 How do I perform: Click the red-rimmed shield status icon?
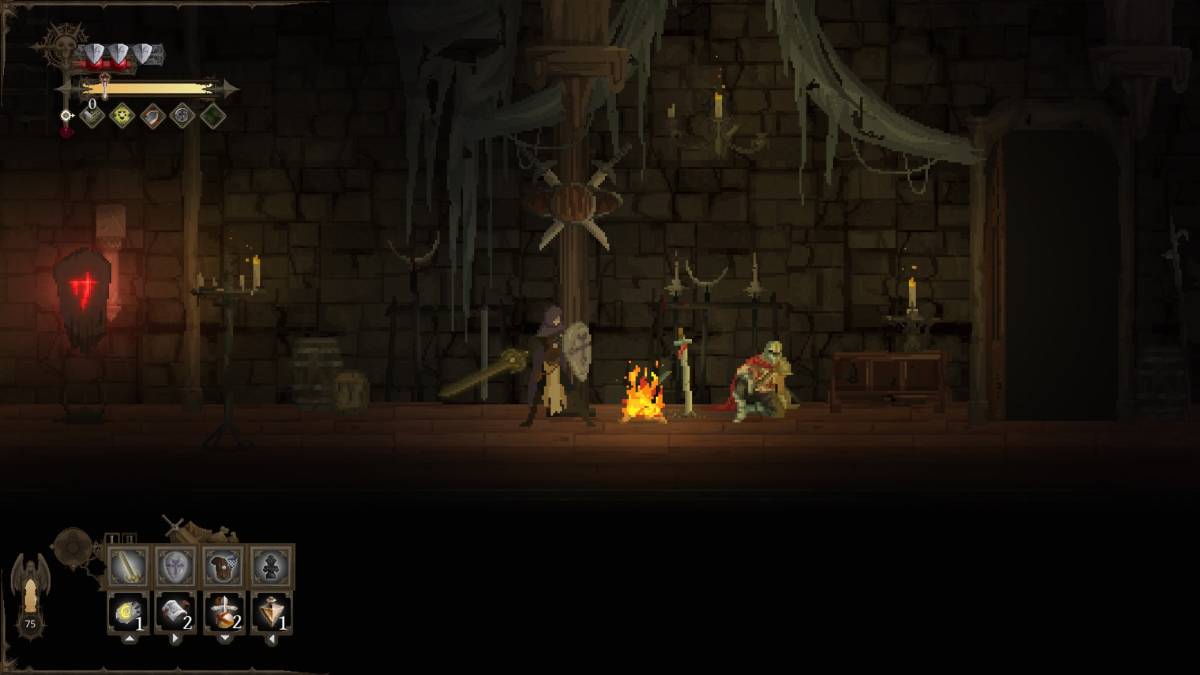point(152,116)
